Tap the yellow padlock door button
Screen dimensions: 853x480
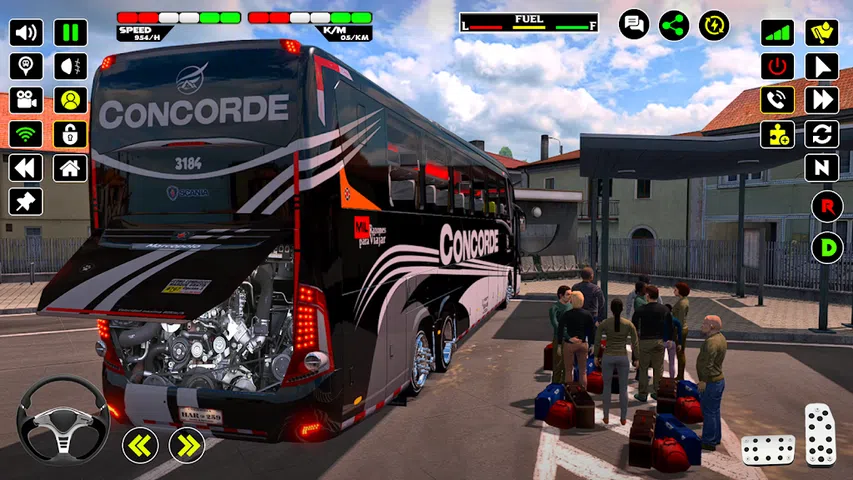coord(70,134)
